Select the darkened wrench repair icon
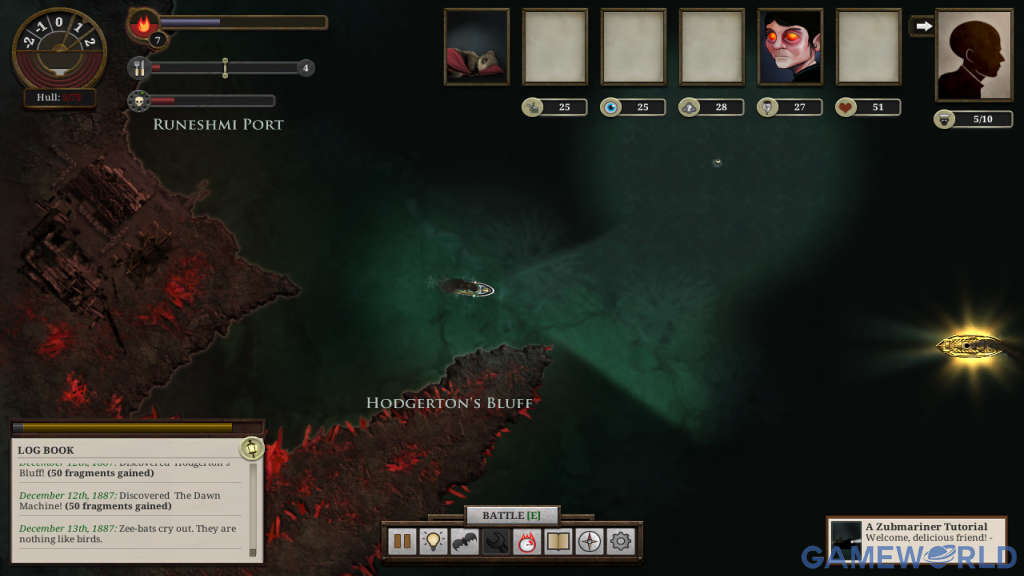 point(495,541)
